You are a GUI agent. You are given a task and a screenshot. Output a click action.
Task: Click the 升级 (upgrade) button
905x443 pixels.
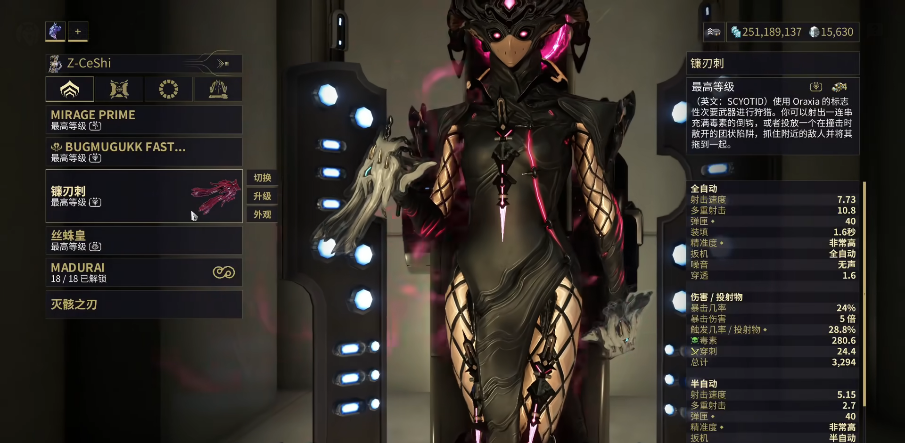pyautogui.click(x=262, y=196)
